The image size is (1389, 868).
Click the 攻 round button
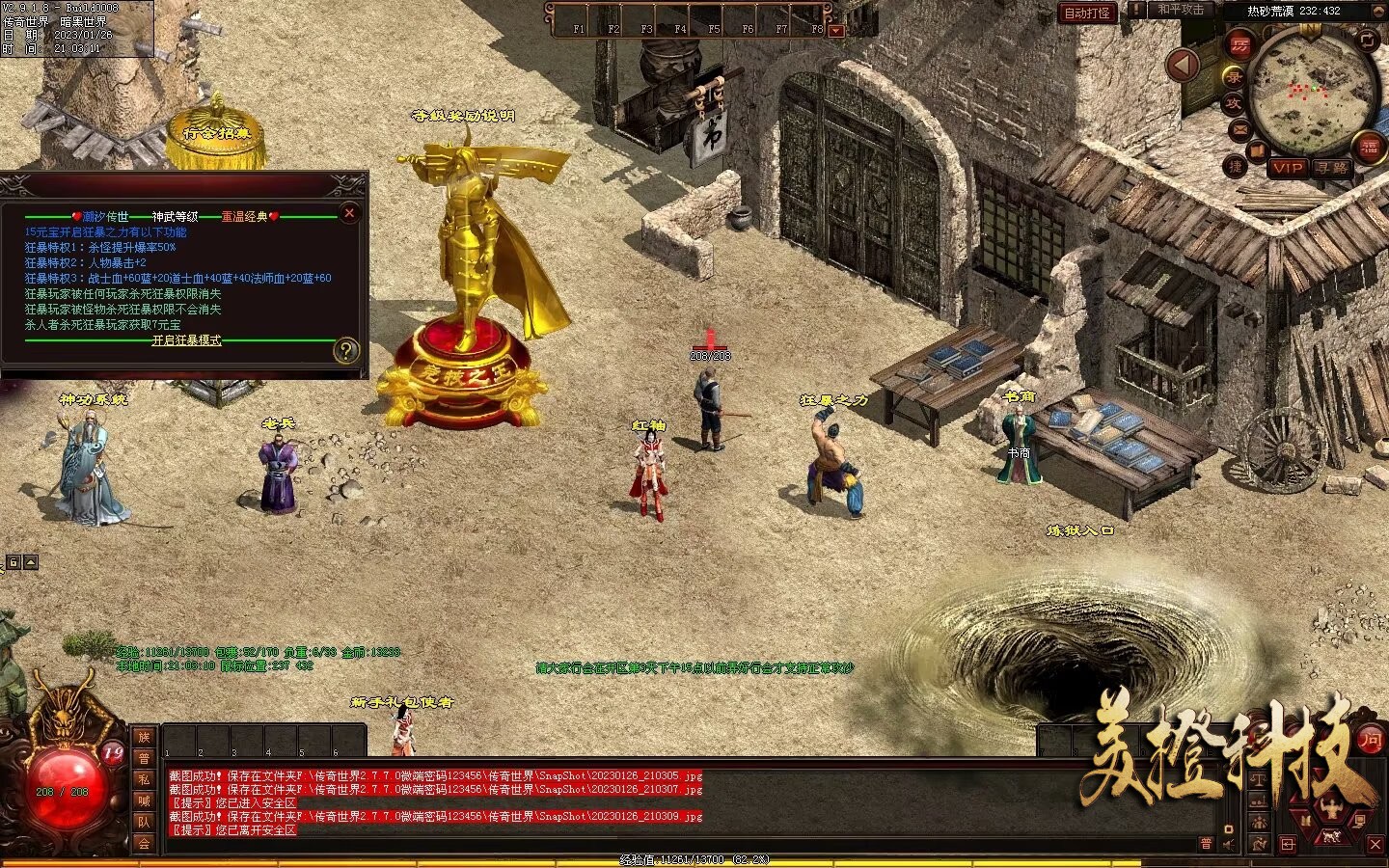1234,103
